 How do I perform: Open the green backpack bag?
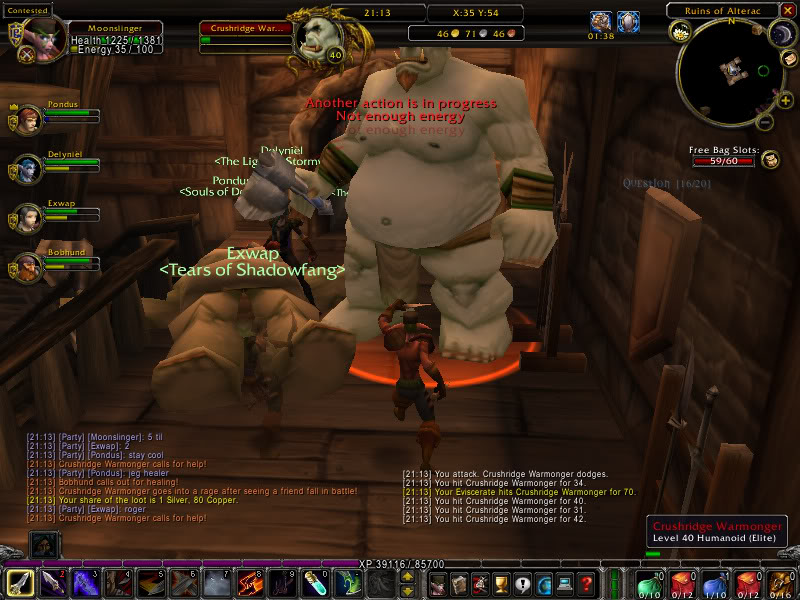[x=649, y=583]
